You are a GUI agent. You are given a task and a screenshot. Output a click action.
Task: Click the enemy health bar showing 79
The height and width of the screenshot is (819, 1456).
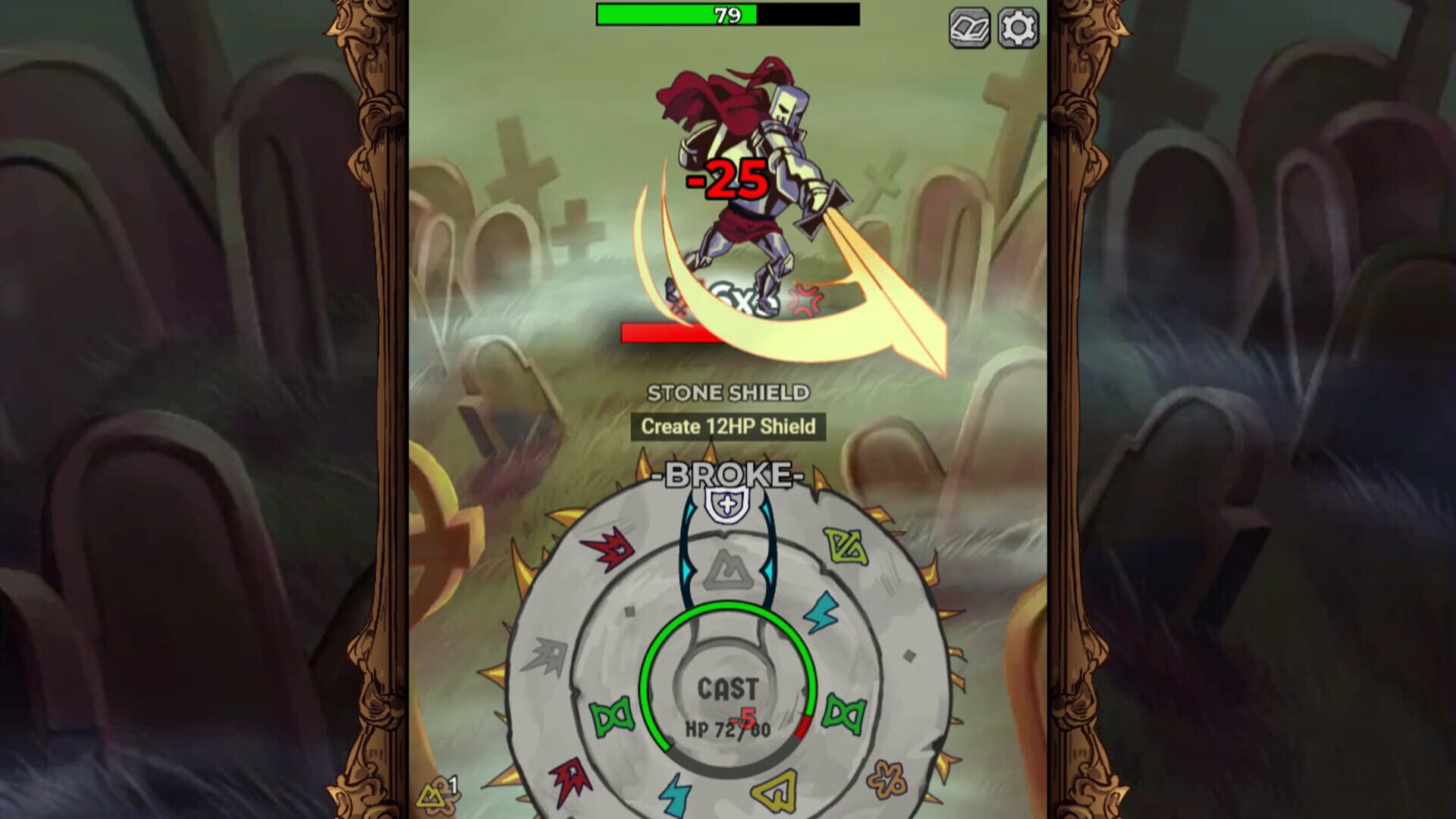[x=726, y=13]
